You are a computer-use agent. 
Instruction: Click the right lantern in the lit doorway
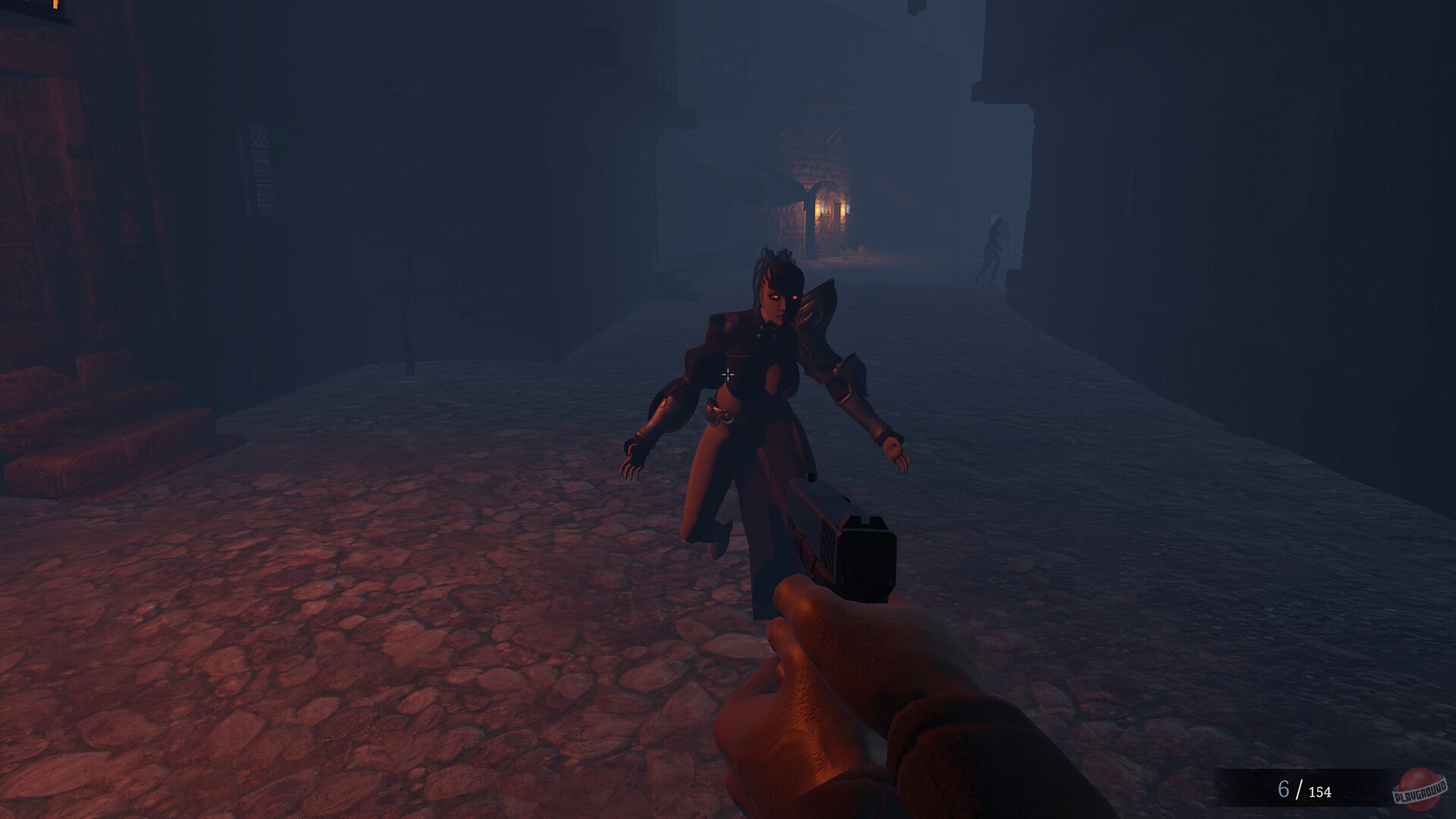click(846, 207)
